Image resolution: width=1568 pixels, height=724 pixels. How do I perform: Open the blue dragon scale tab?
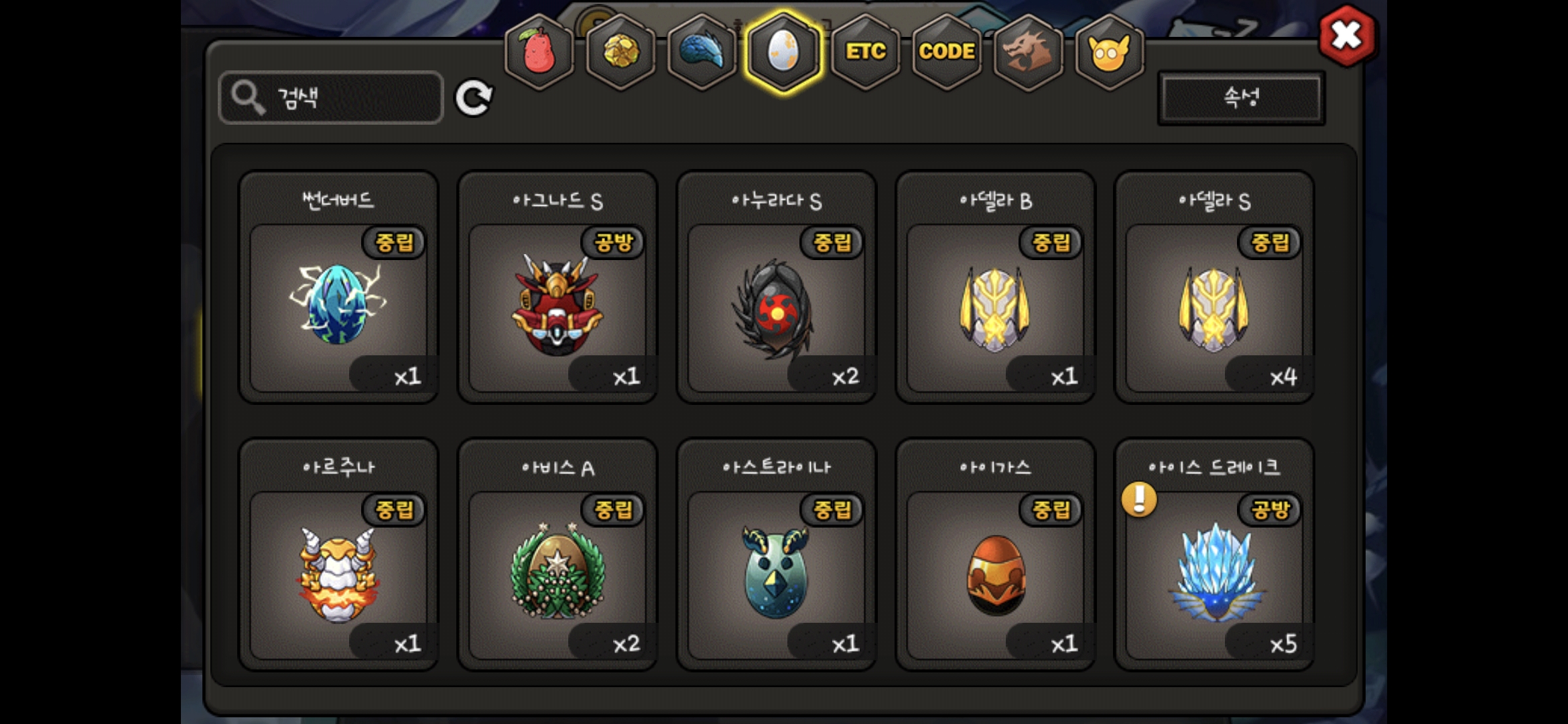pyautogui.click(x=702, y=52)
